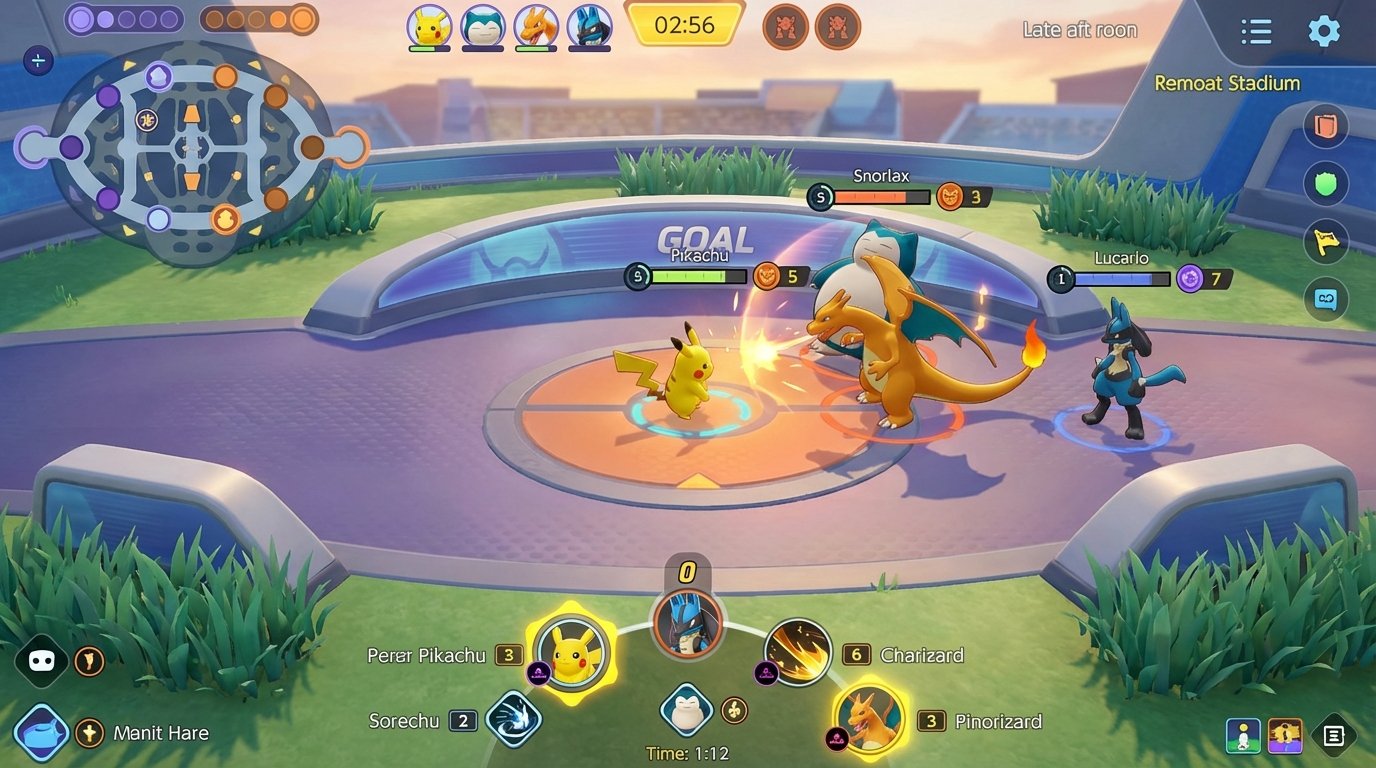1376x768 pixels.
Task: Expand the minimap in the top left
Action: pyautogui.click(x=38, y=60)
